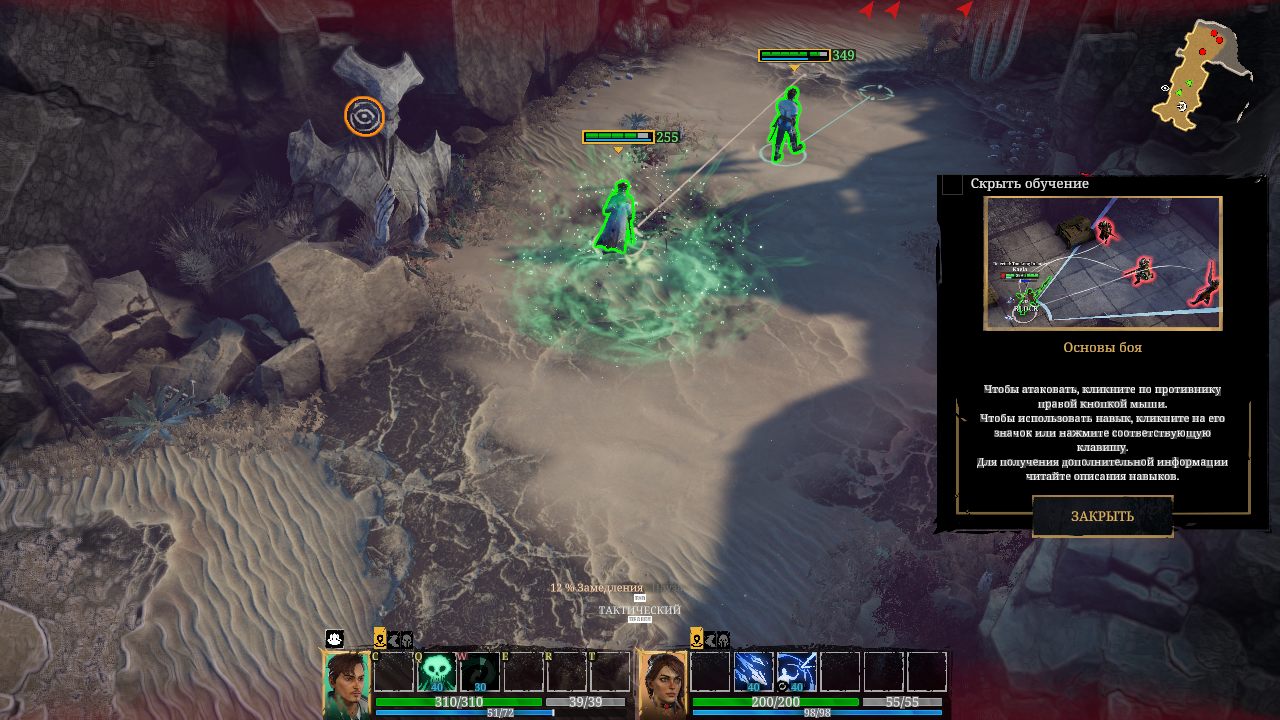Open the minimap
Image resolution: width=1280 pixels, height=720 pixels.
(1203, 75)
